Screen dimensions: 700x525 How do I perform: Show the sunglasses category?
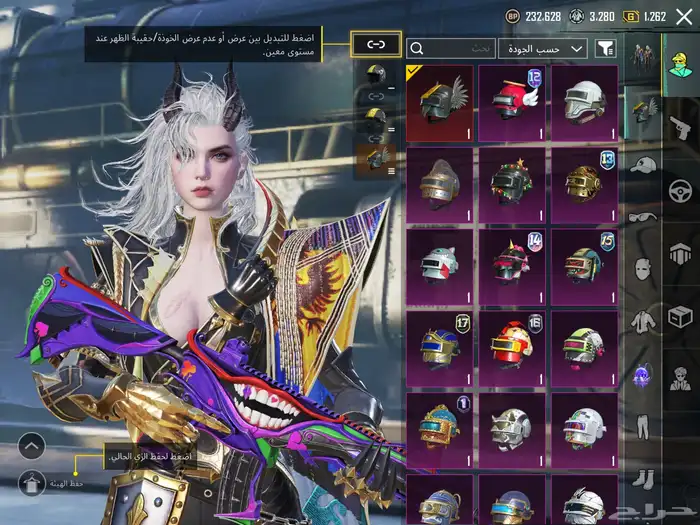[643, 217]
